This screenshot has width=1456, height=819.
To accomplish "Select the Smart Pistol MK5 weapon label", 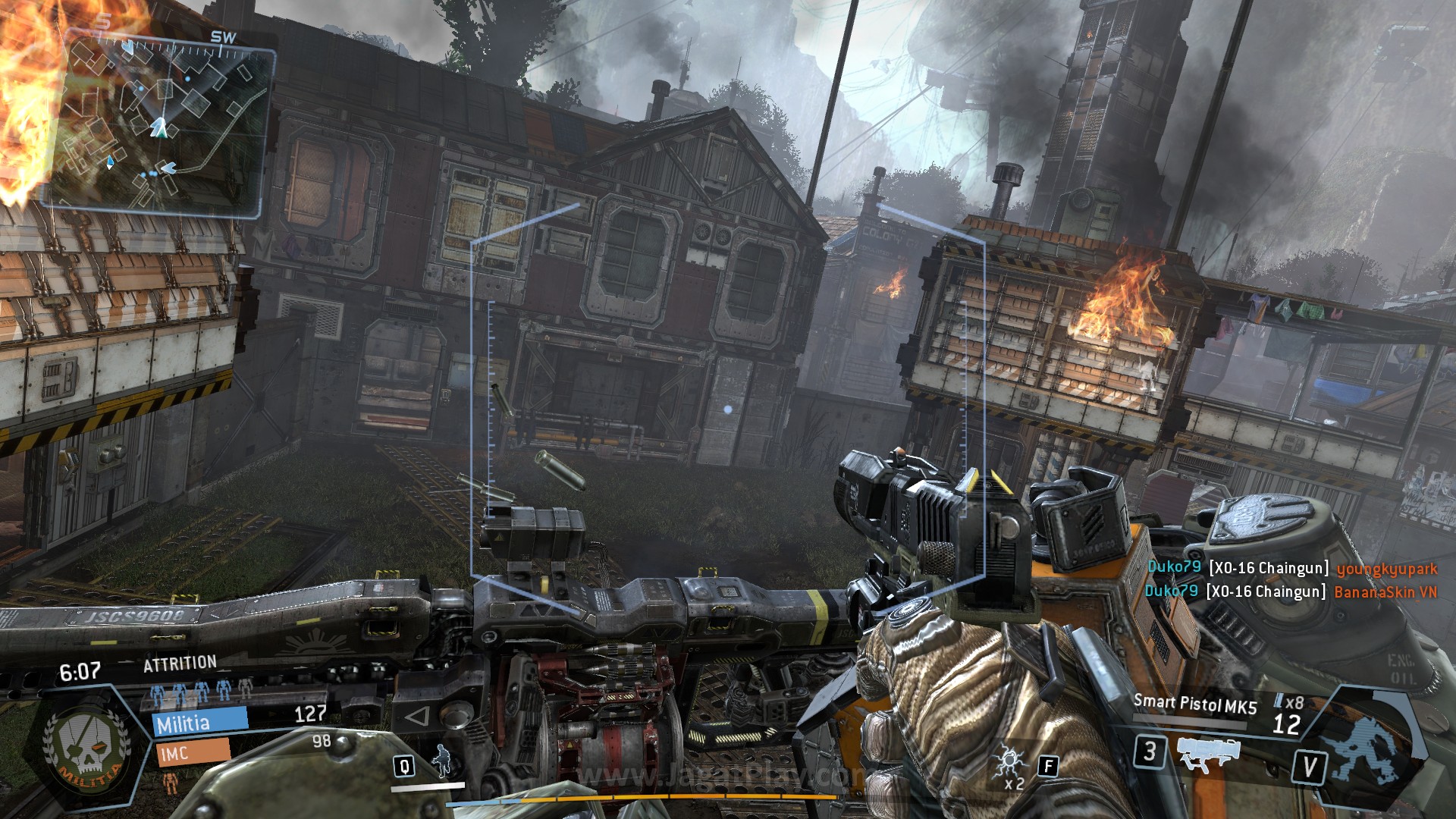I will pyautogui.click(x=1194, y=704).
